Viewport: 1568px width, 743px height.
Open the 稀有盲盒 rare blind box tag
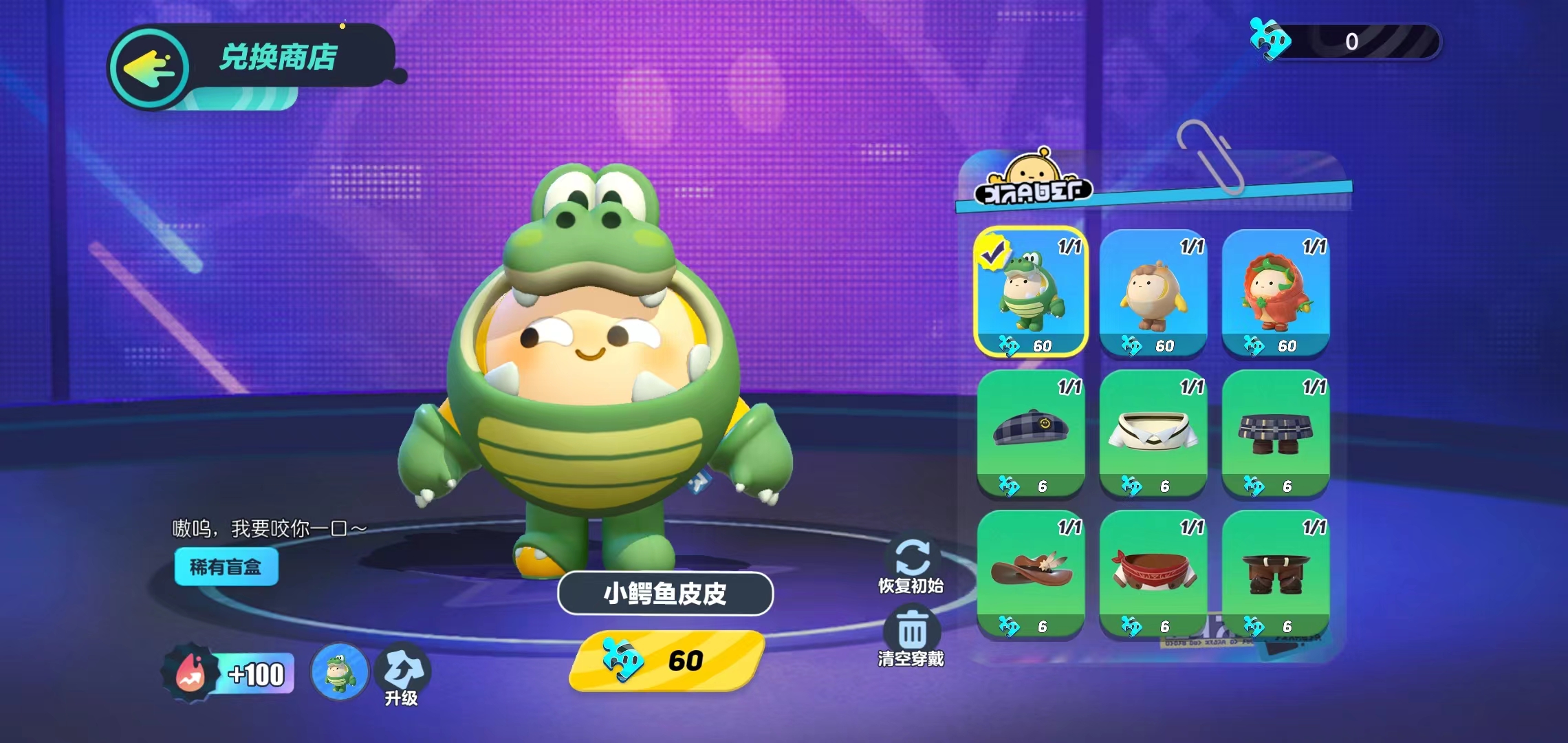tap(226, 567)
